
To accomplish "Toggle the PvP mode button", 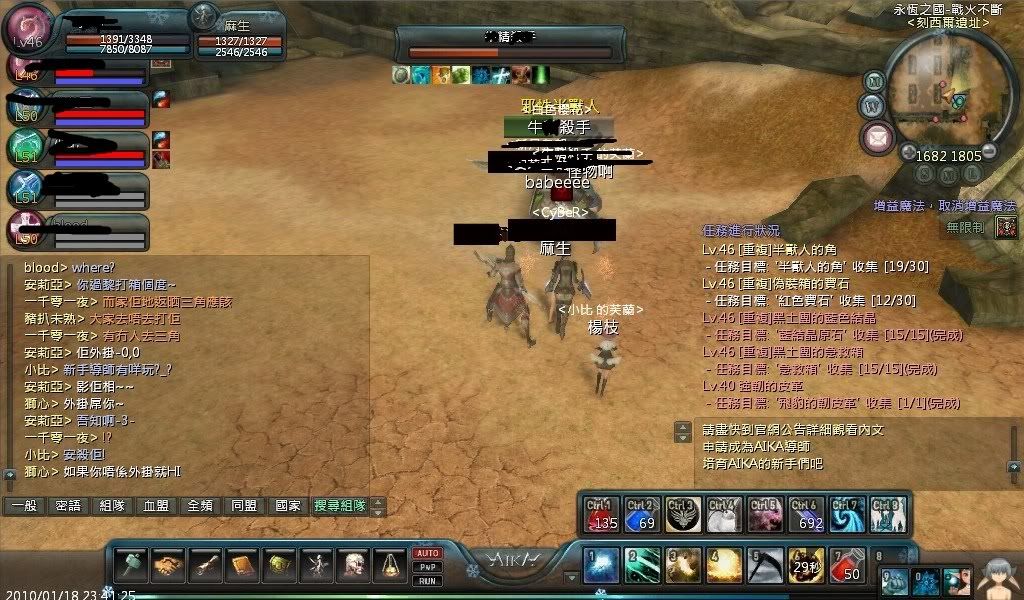I will pos(427,567).
